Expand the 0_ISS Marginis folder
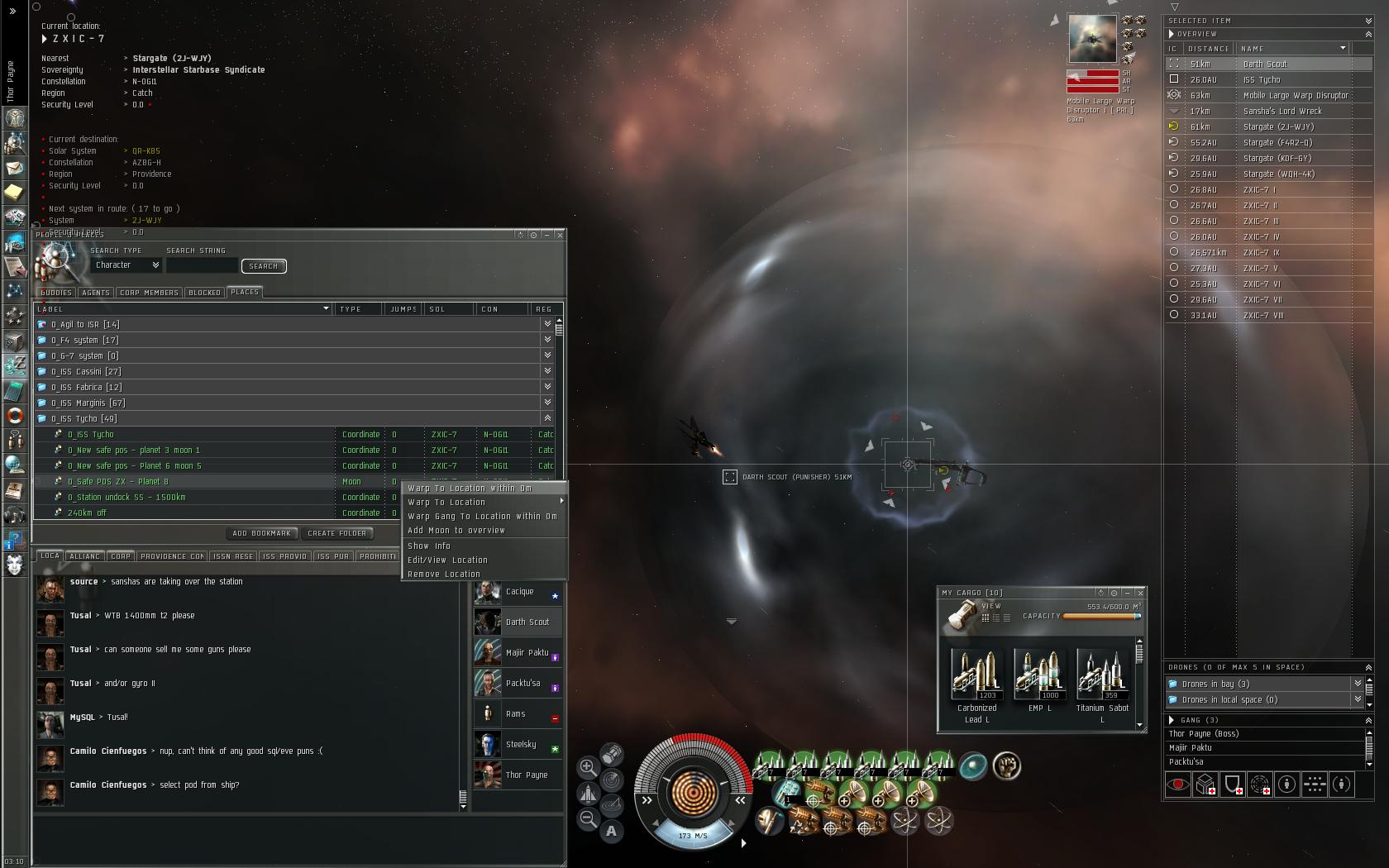Screen dimensions: 1389x868 [547, 403]
